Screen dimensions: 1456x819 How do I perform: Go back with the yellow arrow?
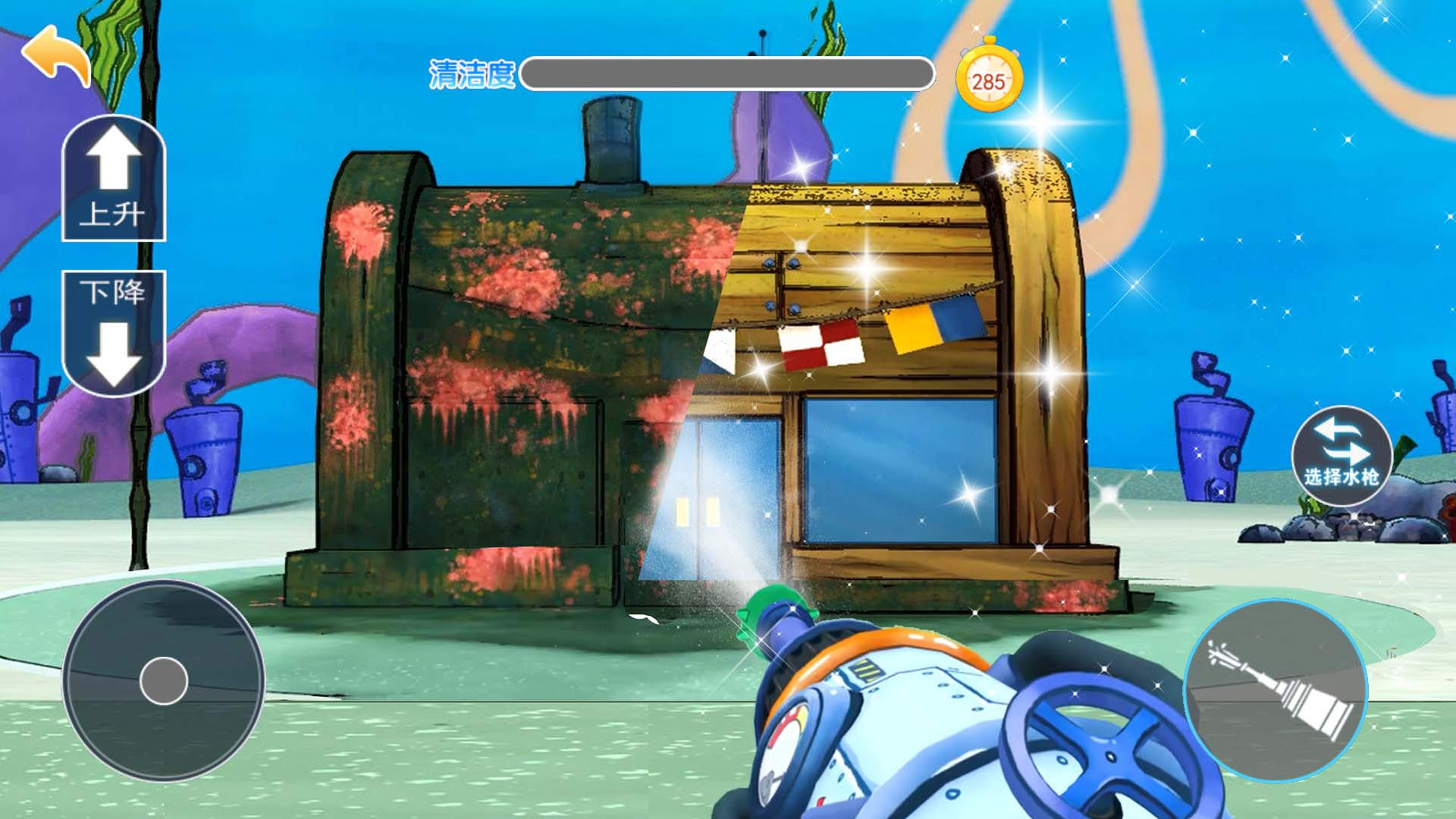[x=58, y=55]
